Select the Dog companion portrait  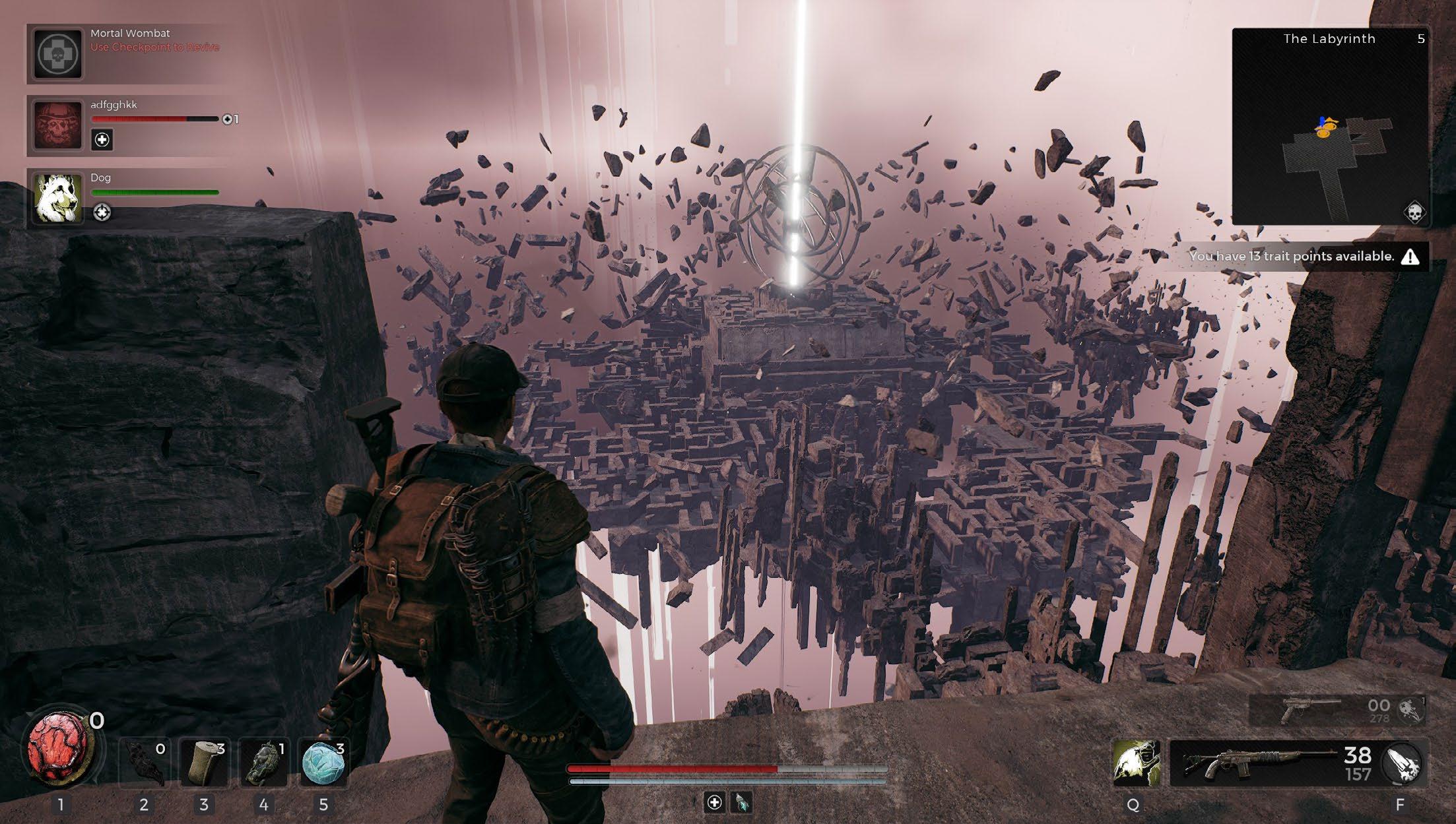point(58,198)
